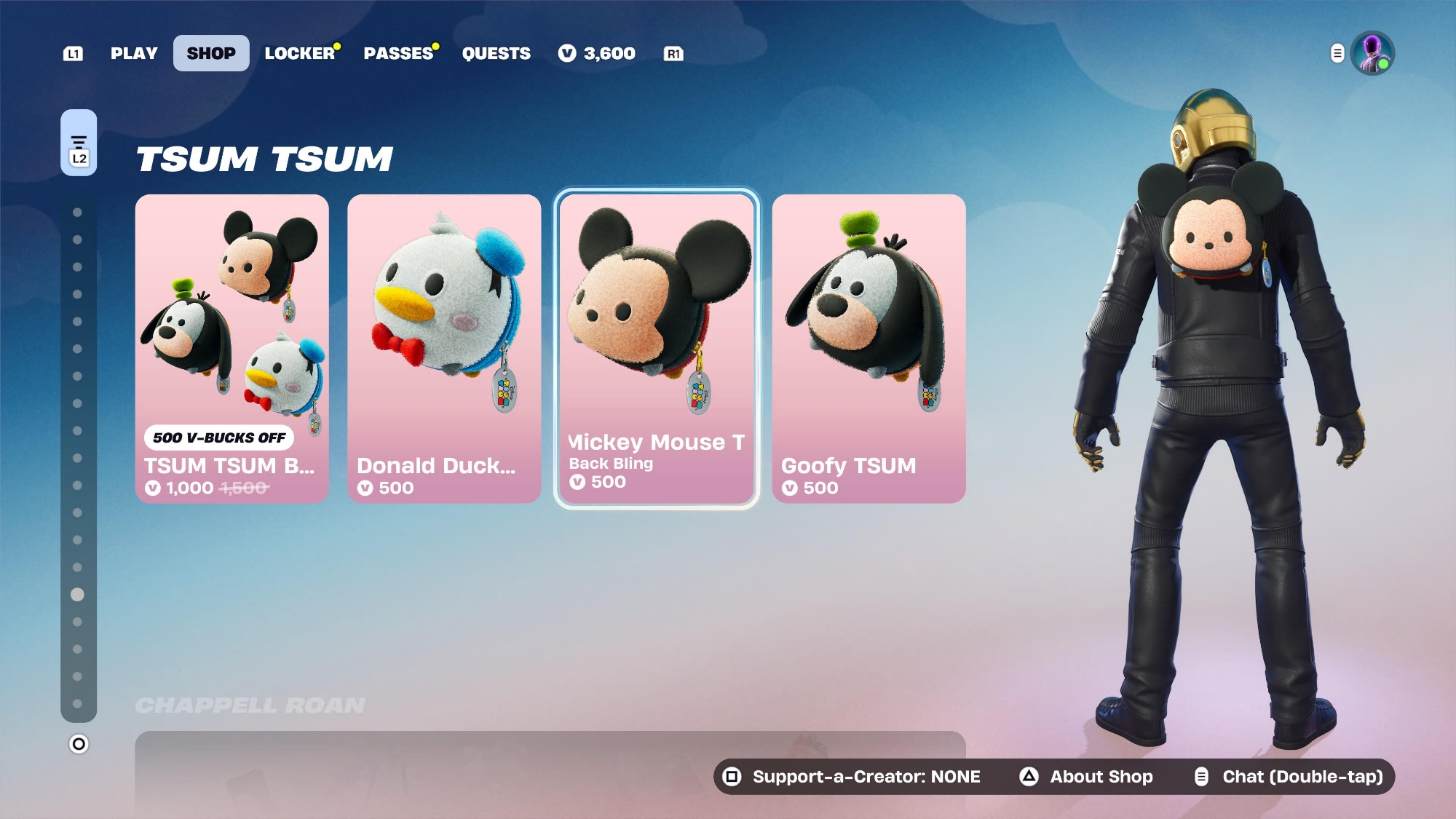Go to the Passes tab
This screenshot has height=819, width=1456.
pyautogui.click(x=399, y=53)
